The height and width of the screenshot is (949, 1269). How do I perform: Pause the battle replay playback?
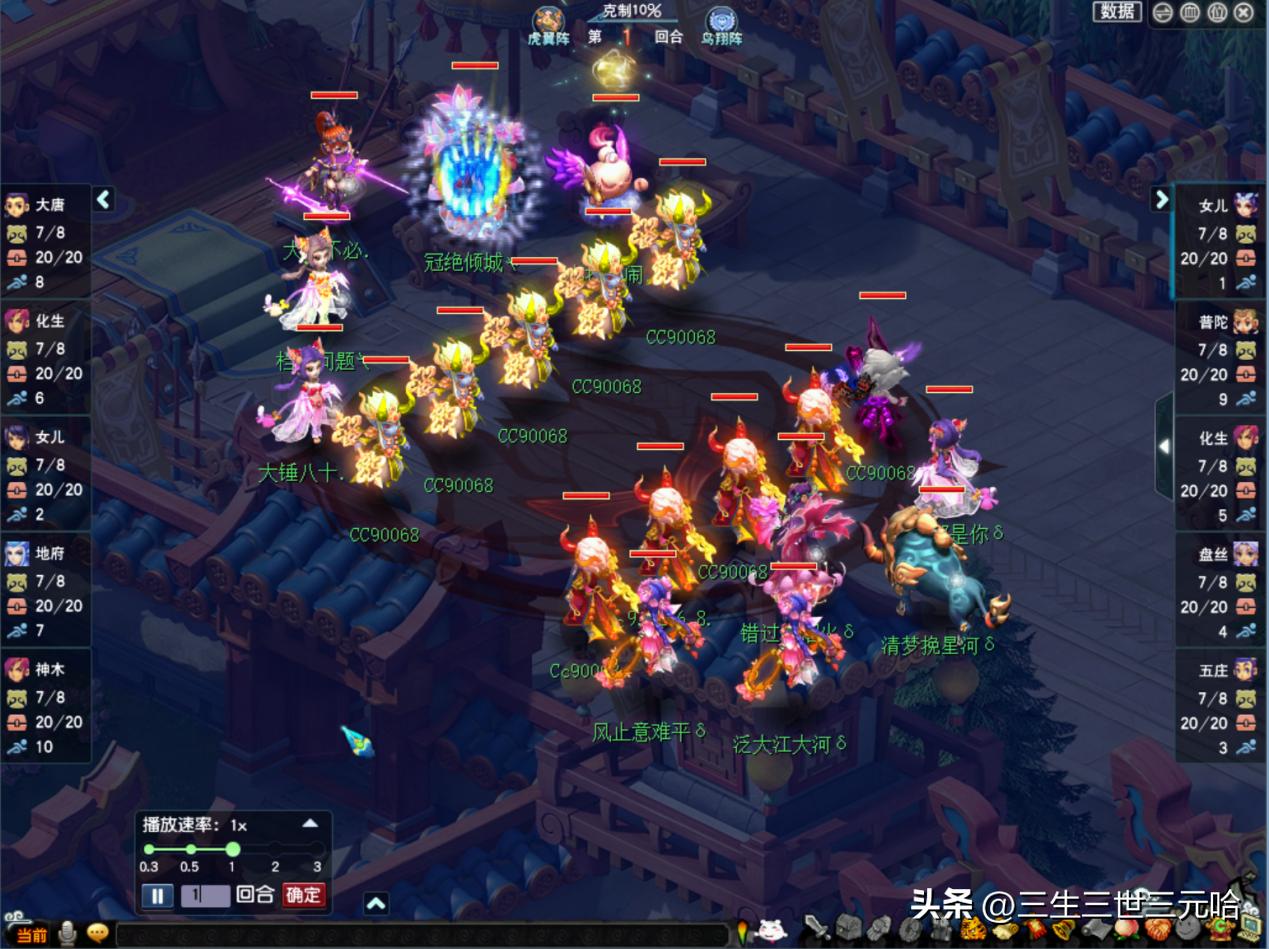tap(157, 895)
